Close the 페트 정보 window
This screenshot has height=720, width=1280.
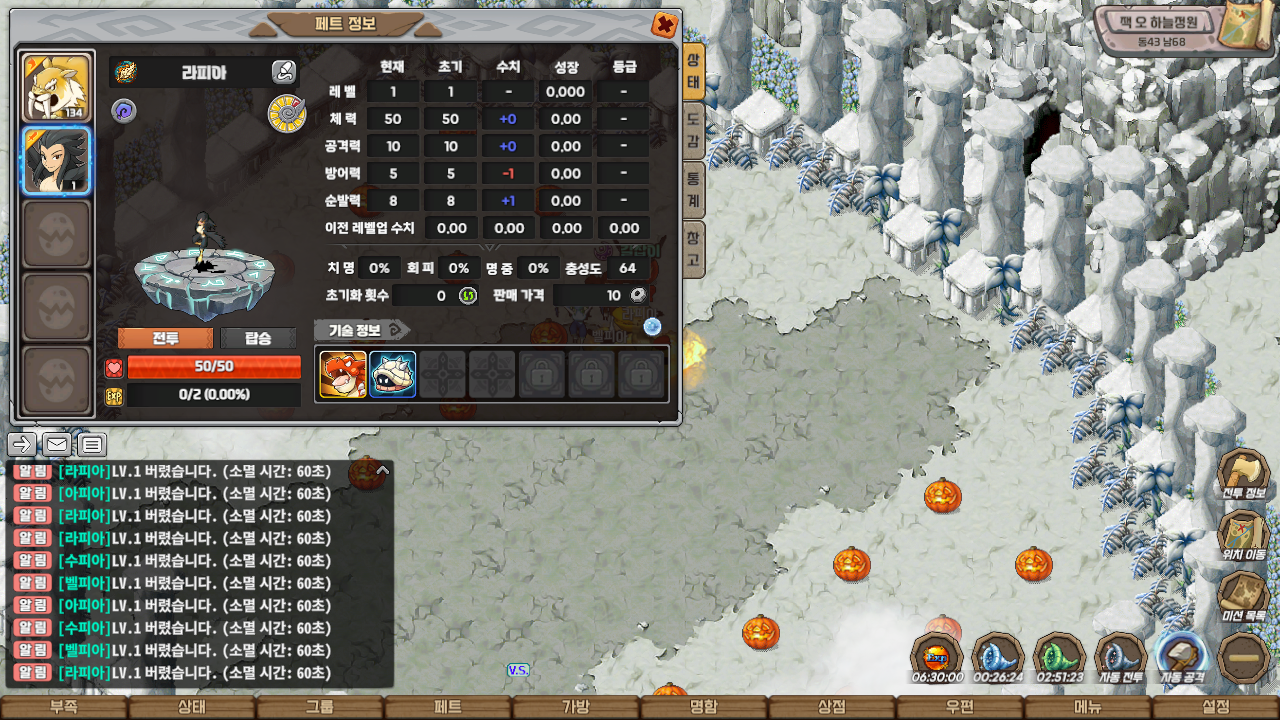664,25
